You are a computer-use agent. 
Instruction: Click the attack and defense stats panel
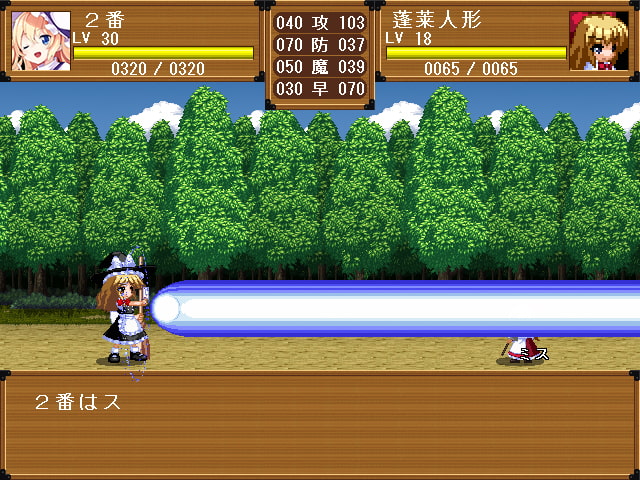click(320, 55)
